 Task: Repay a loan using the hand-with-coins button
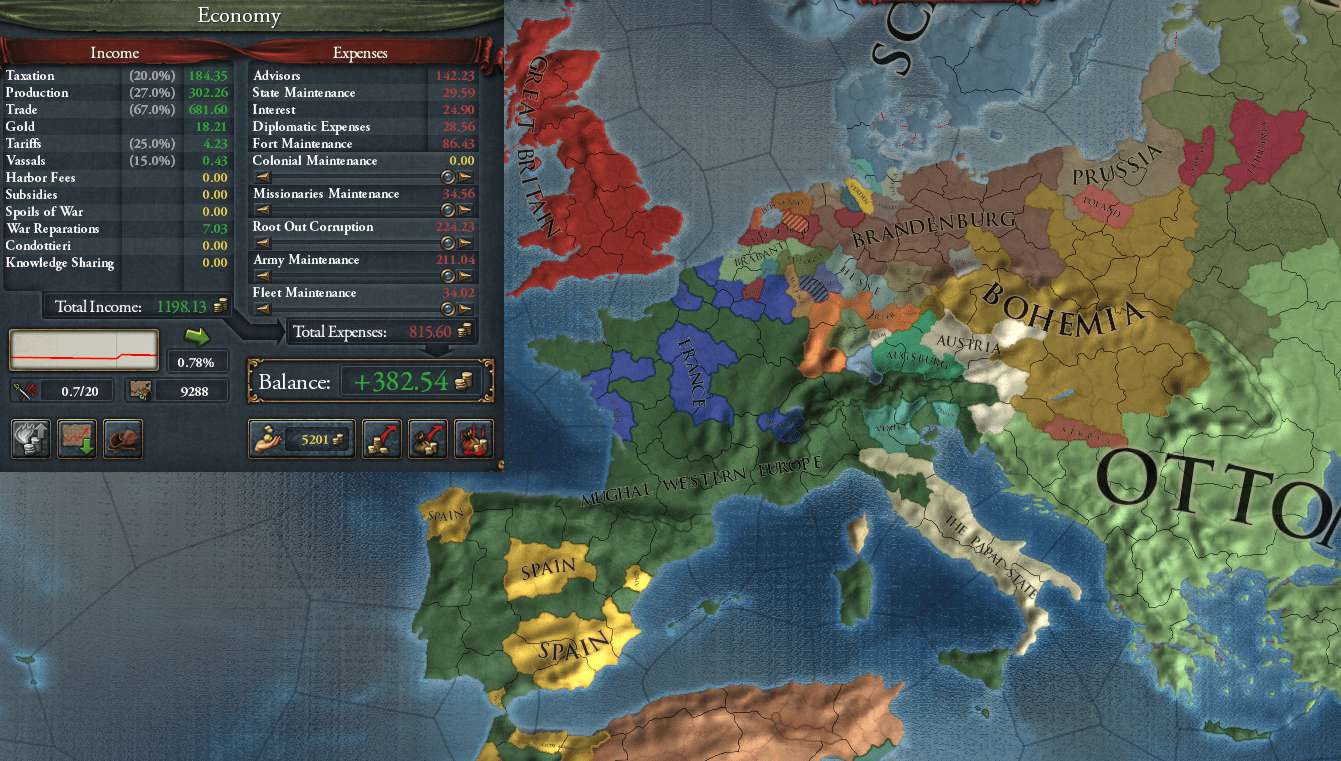click(x=301, y=439)
